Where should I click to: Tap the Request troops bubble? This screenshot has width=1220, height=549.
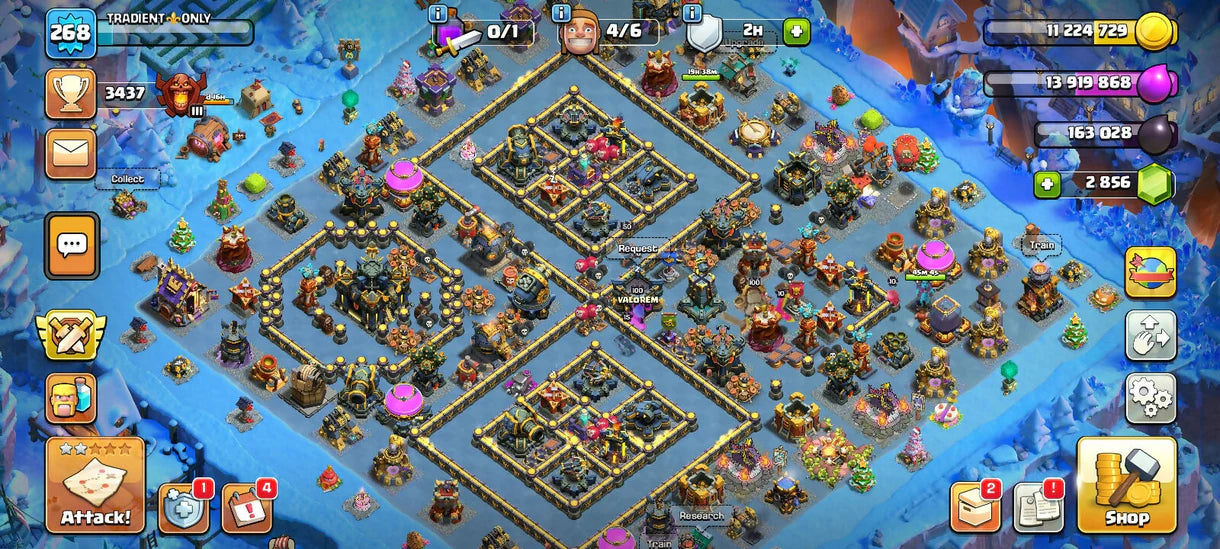pyautogui.click(x=638, y=248)
